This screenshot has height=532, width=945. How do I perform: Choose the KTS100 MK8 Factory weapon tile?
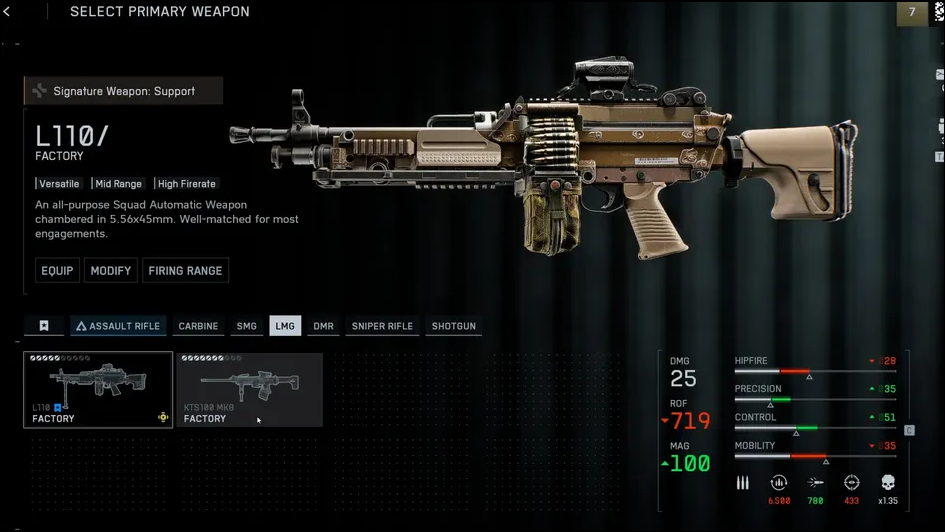[249, 389]
